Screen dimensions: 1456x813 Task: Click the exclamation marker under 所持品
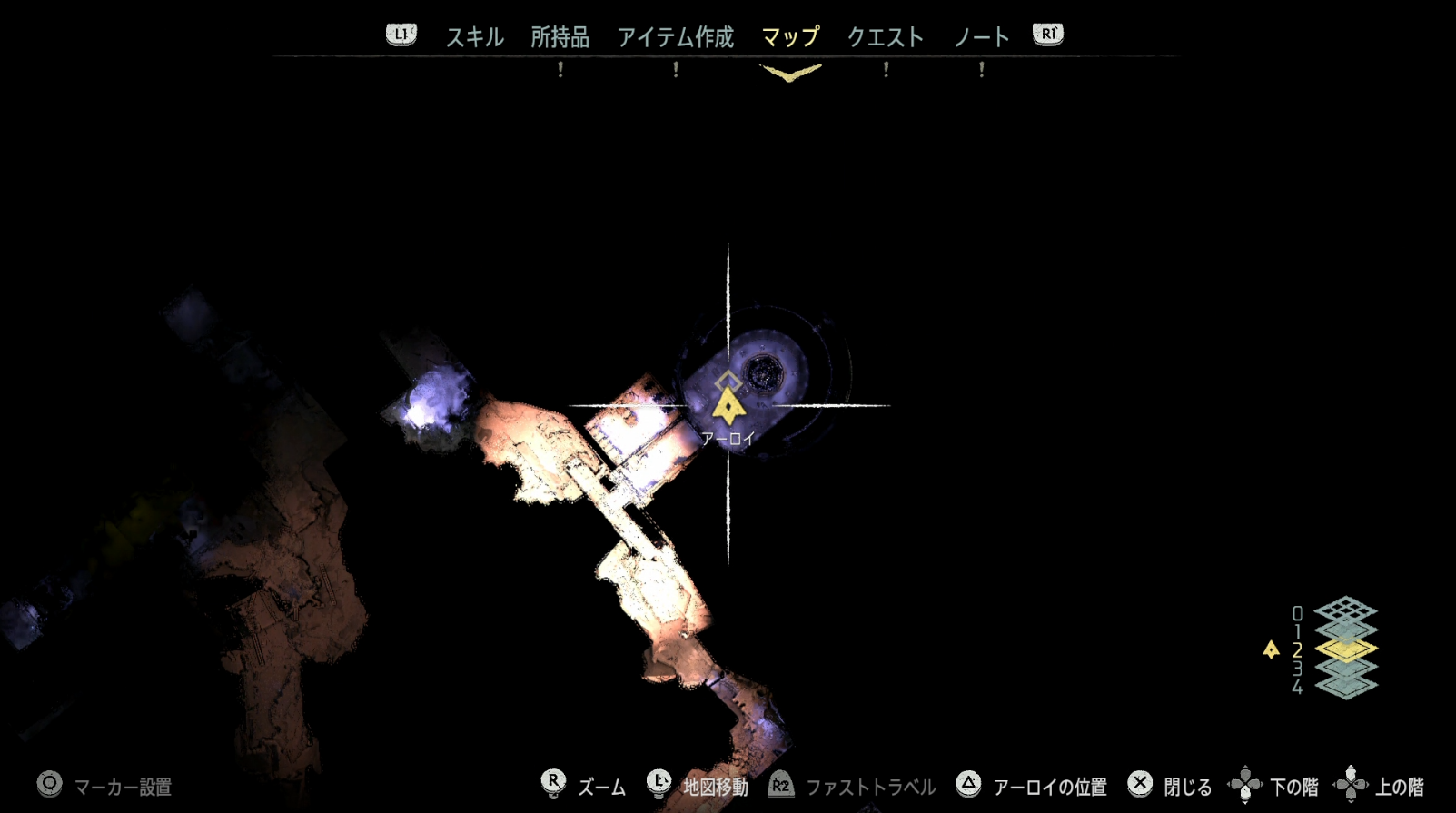point(560,70)
